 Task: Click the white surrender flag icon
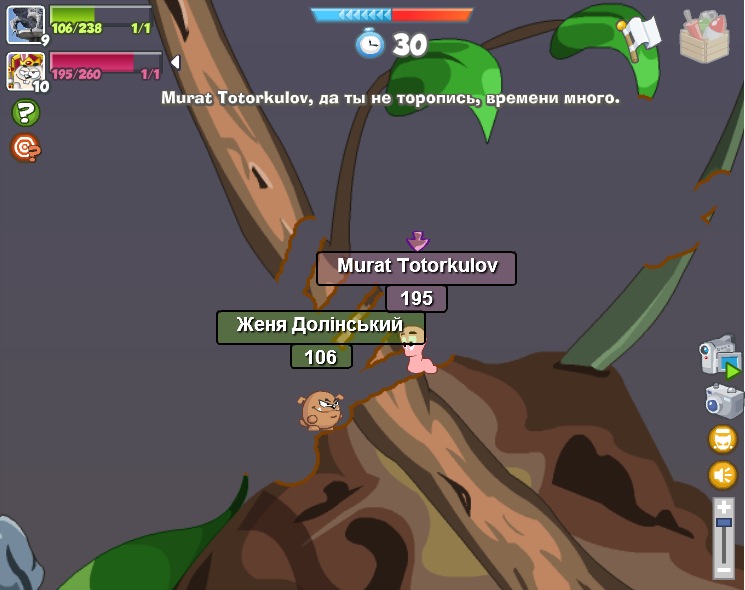[640, 35]
